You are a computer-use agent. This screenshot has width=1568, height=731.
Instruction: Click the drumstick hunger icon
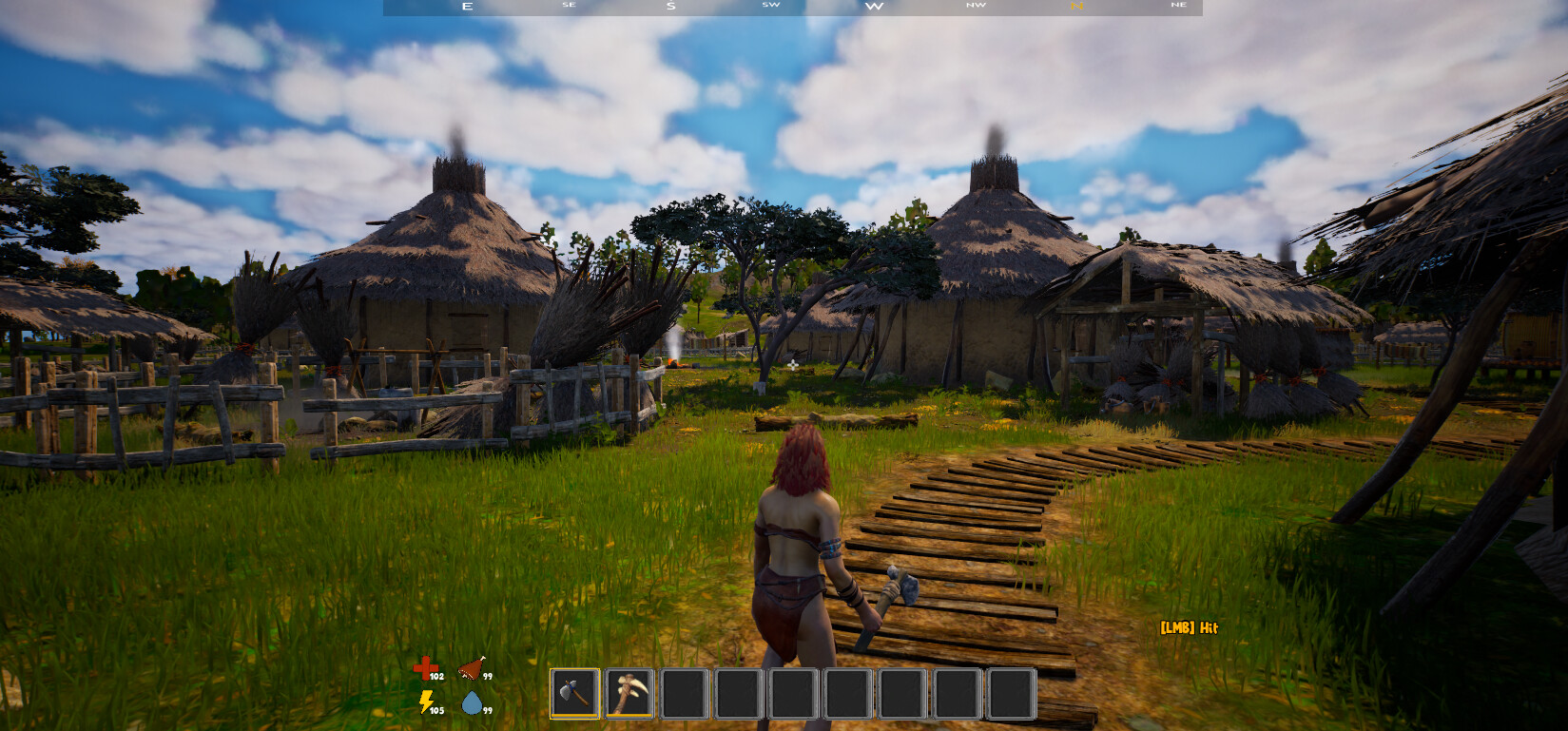click(x=472, y=667)
